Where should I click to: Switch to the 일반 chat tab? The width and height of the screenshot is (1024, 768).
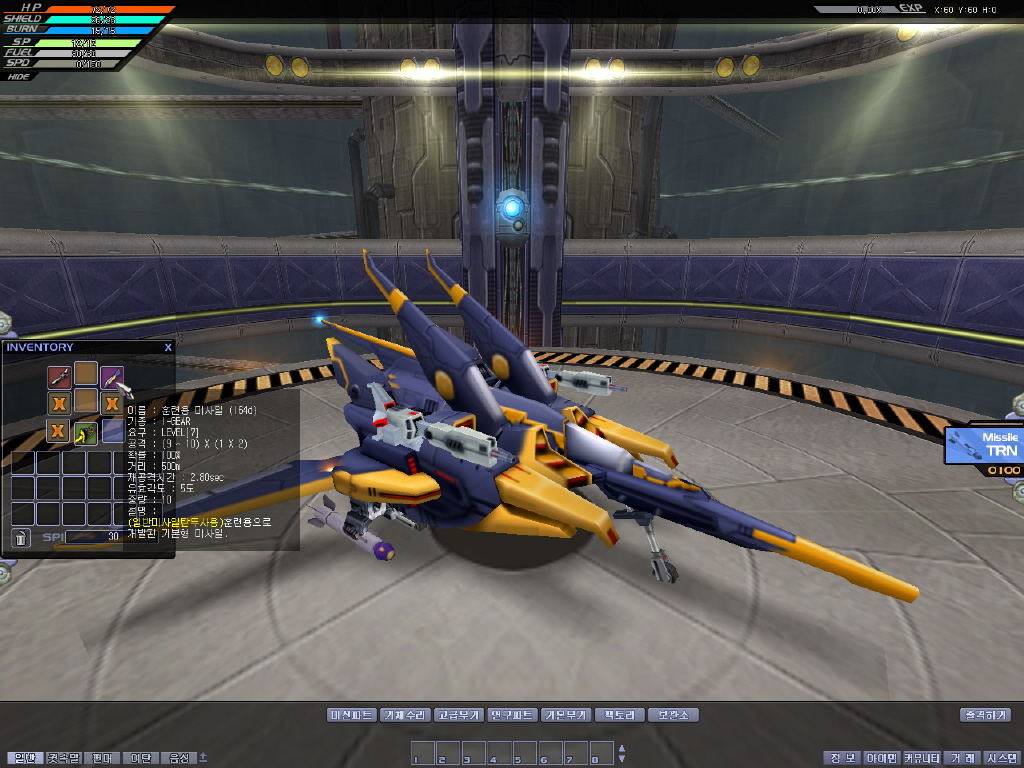click(24, 758)
